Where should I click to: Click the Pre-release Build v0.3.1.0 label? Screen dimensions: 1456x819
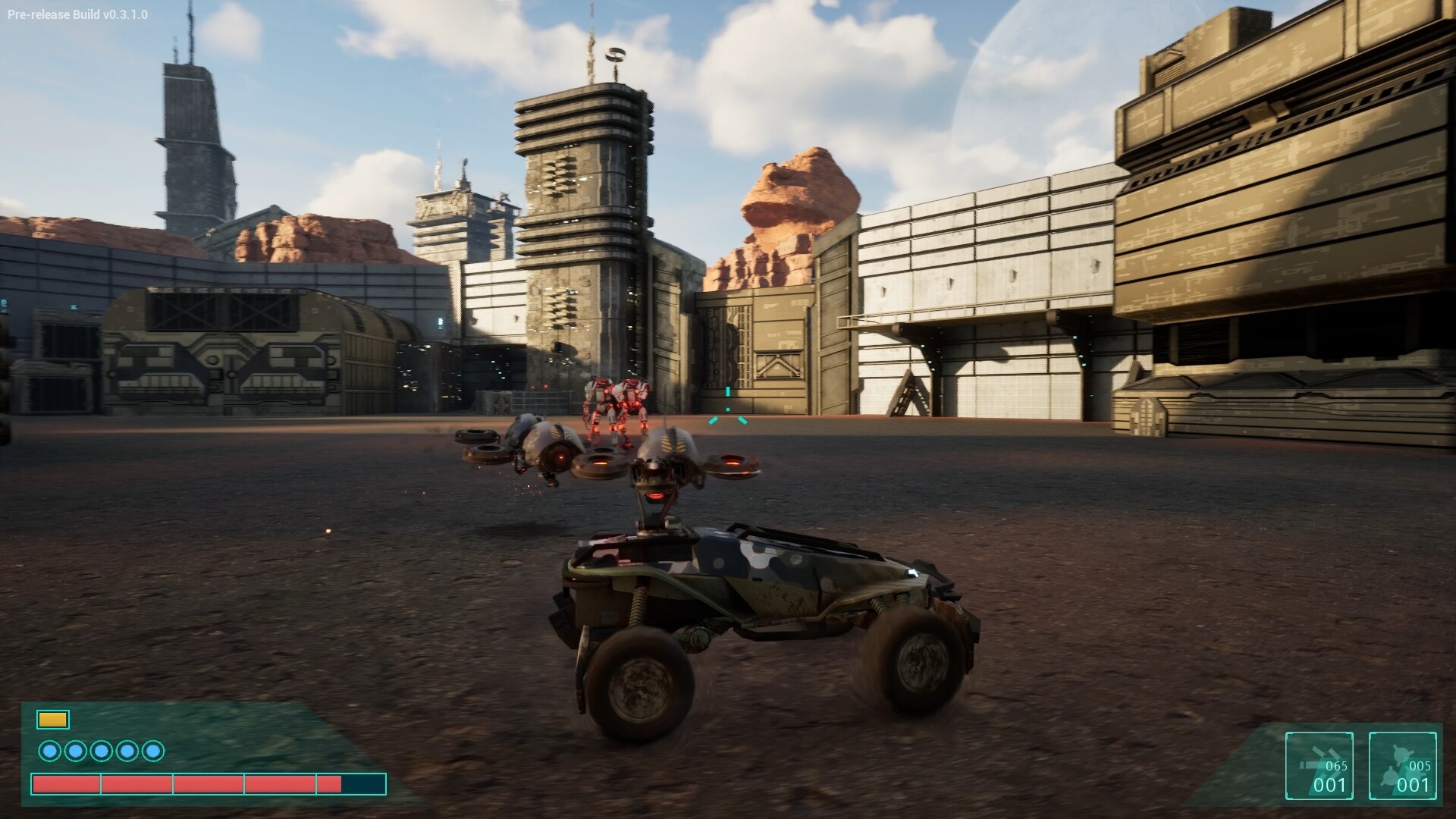point(77,13)
